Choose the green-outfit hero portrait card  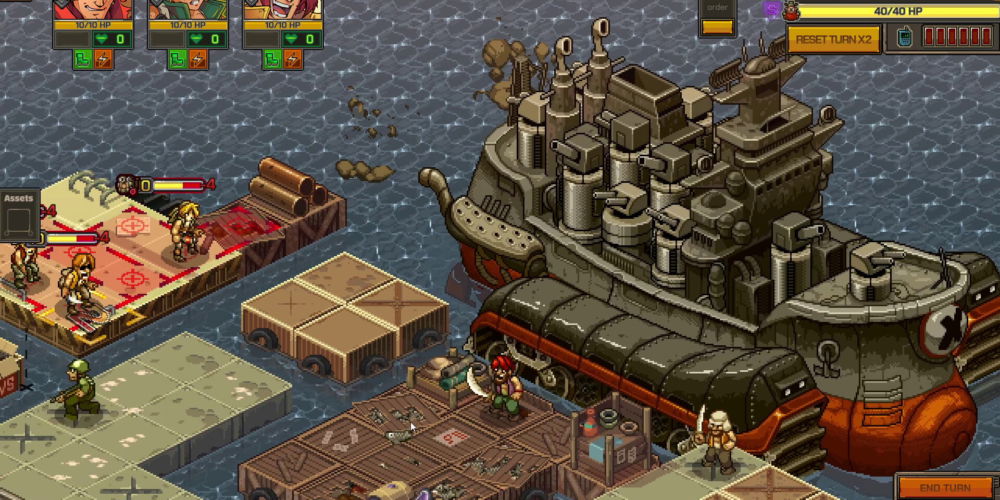point(187,10)
